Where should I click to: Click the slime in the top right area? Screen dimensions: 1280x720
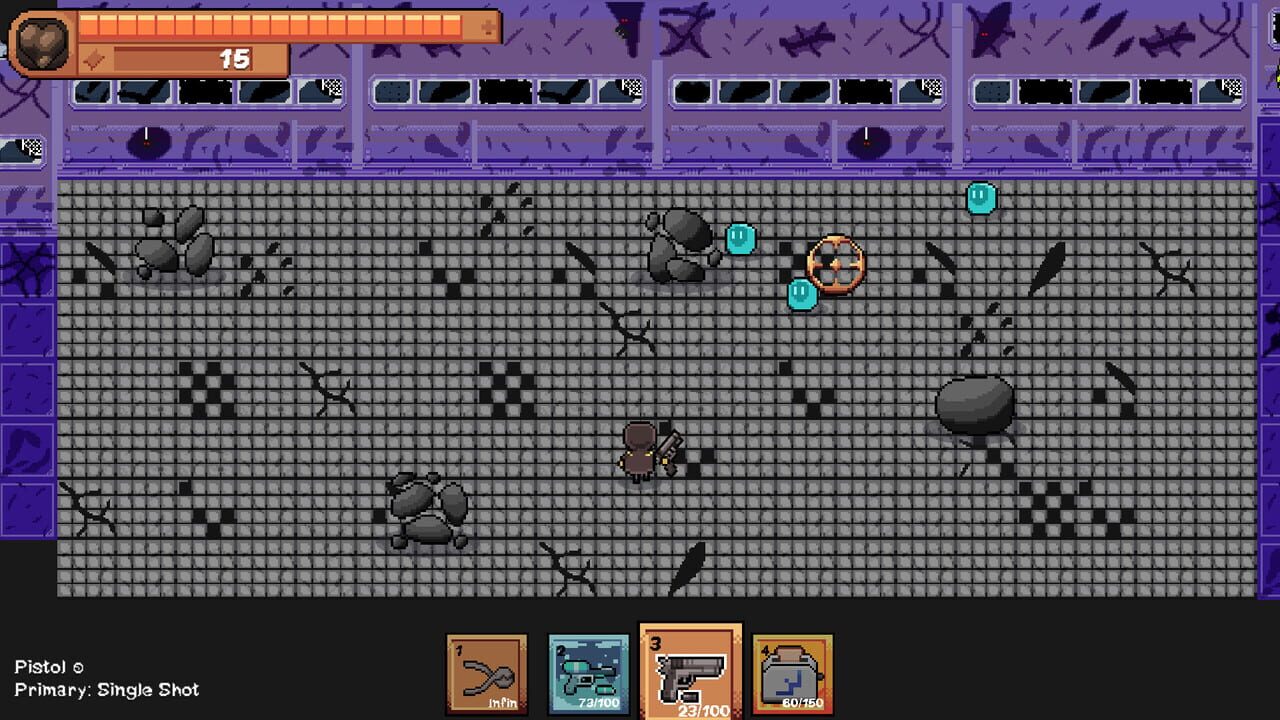tap(981, 197)
